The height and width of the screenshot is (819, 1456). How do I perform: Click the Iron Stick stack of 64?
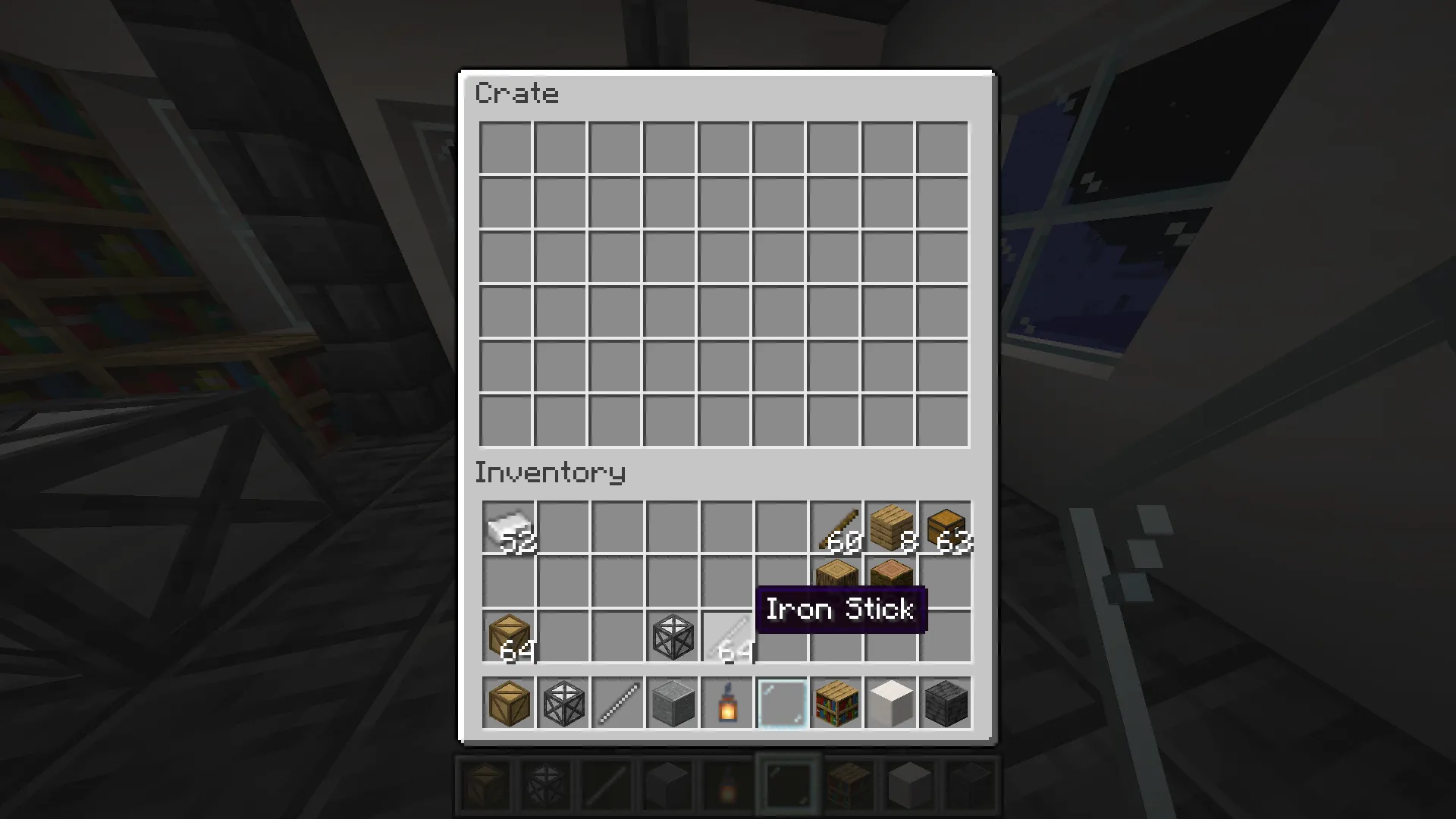coord(726,637)
